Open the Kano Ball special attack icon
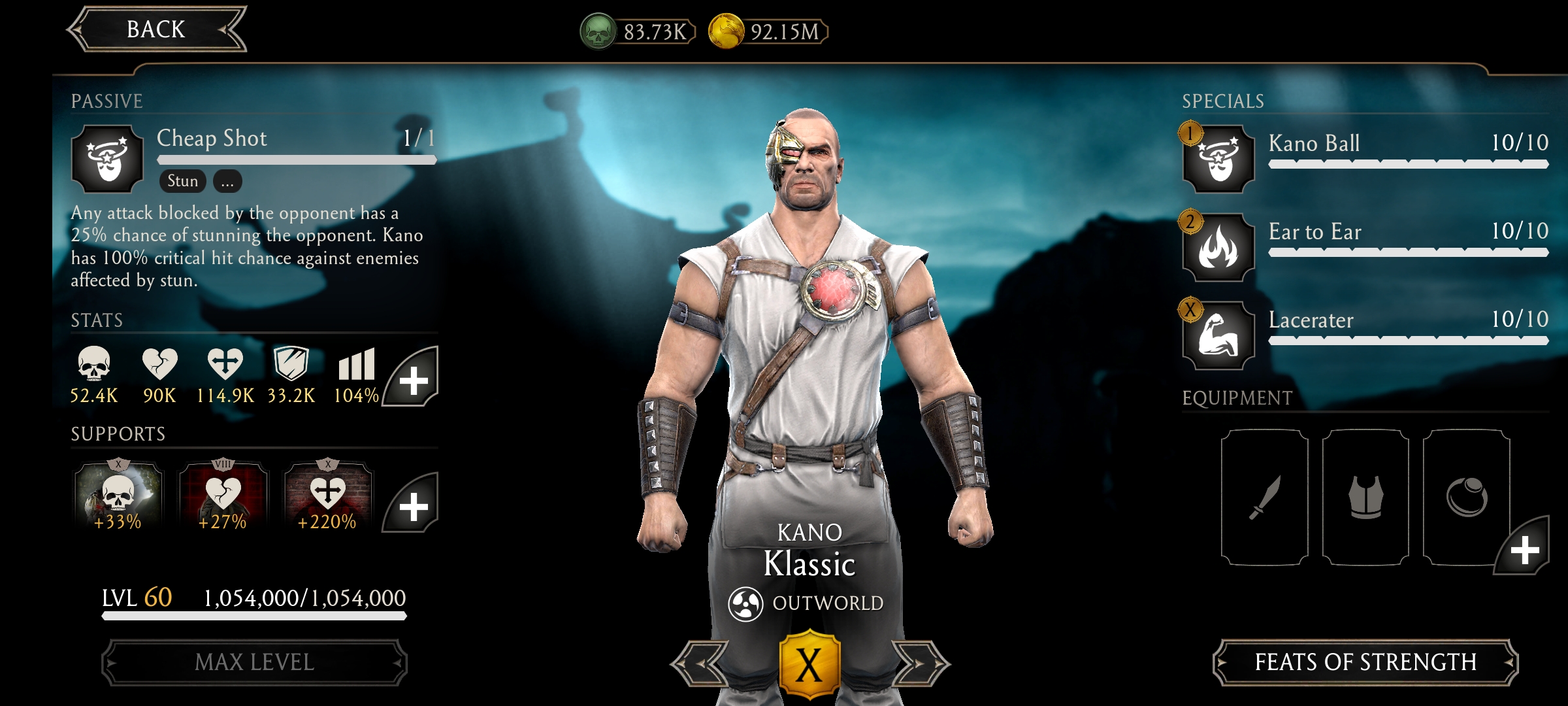The width and height of the screenshot is (1568, 706). pyautogui.click(x=1219, y=159)
